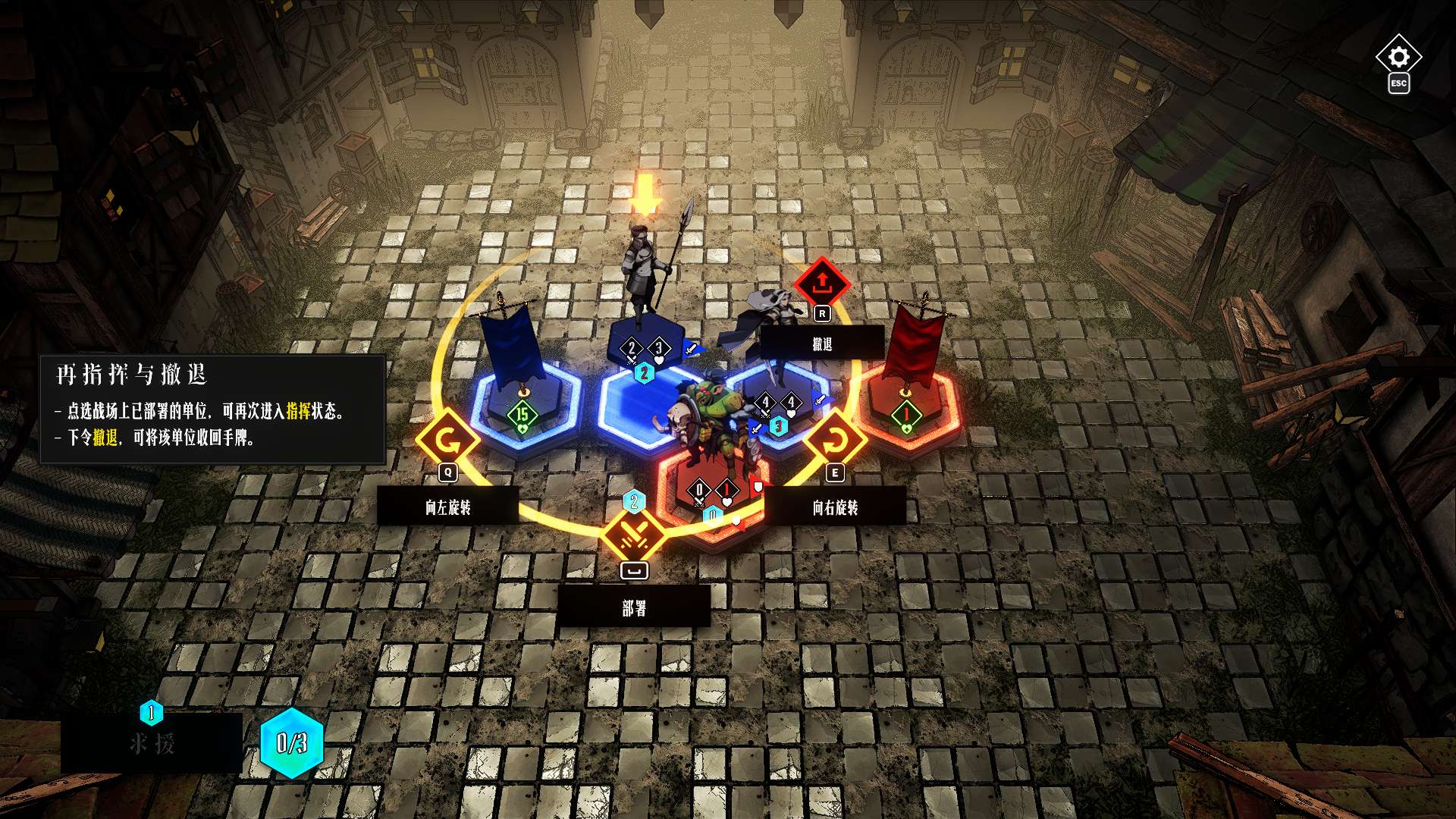Choose the red 撤退 retreat icon

(822, 284)
